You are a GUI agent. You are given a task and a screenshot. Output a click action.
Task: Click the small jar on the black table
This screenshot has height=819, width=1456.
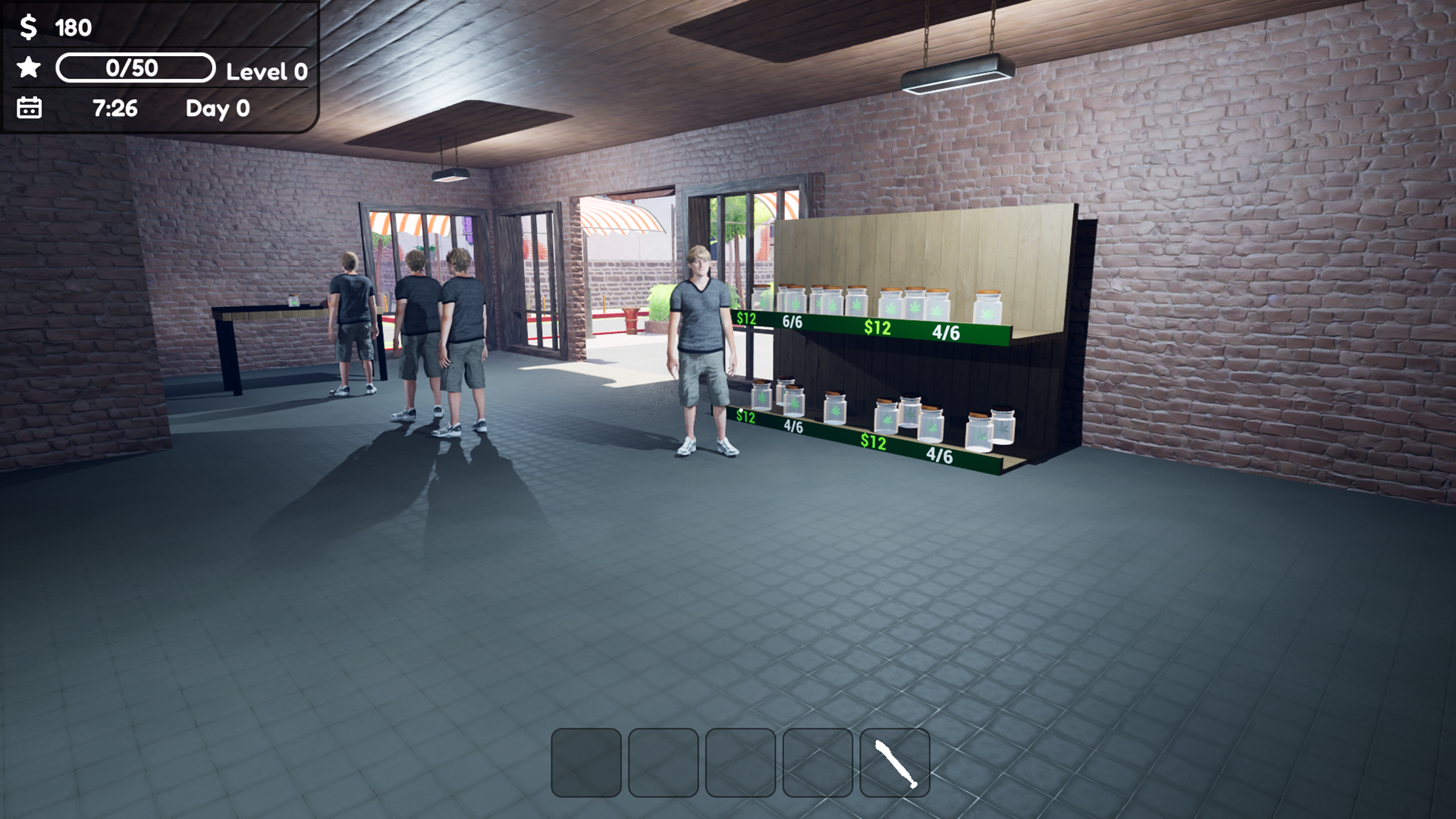point(292,300)
